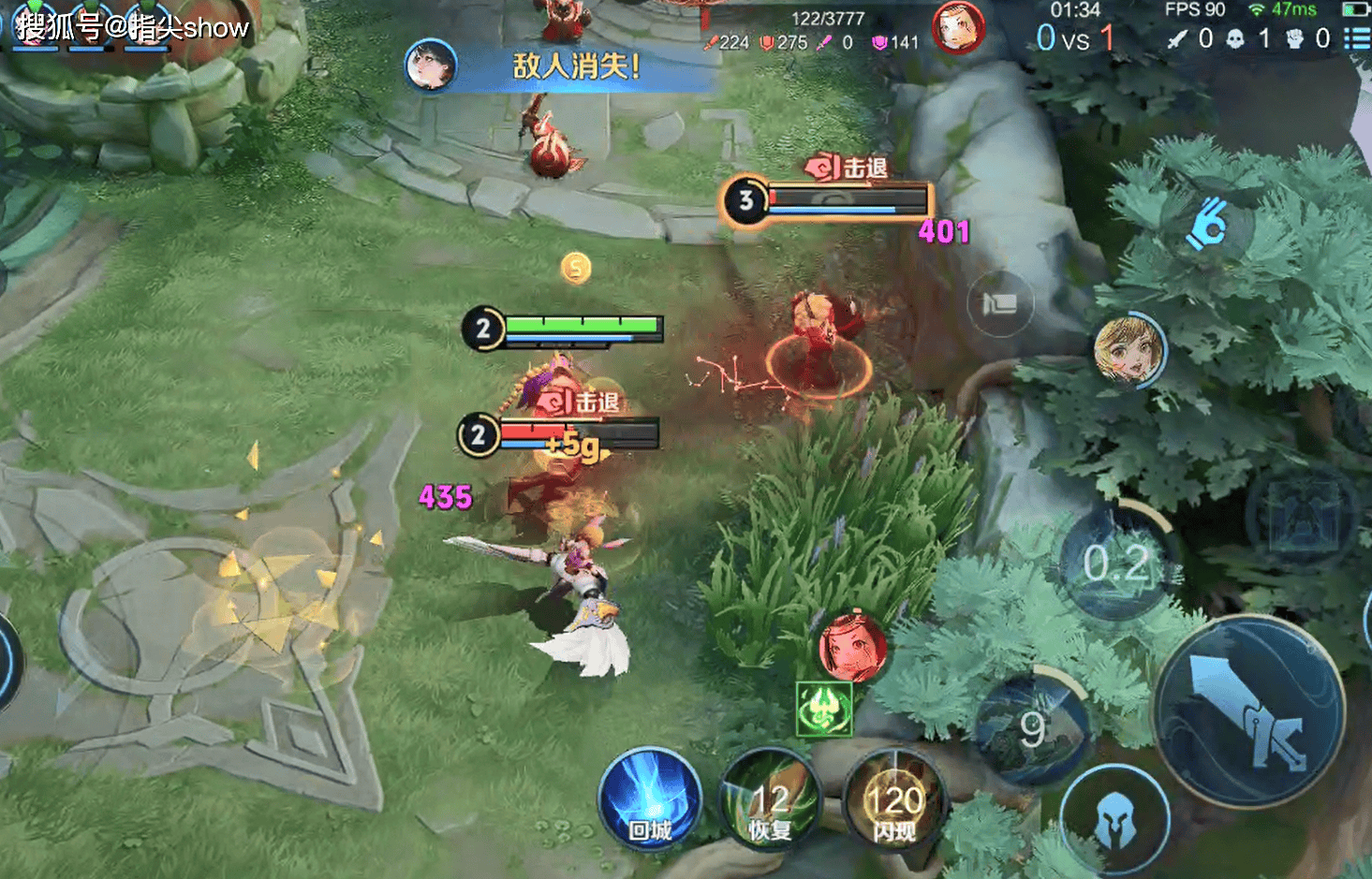This screenshot has width=1372, height=879.
Task: Cast the skill showing 9 cooldown
Action: [1032, 727]
